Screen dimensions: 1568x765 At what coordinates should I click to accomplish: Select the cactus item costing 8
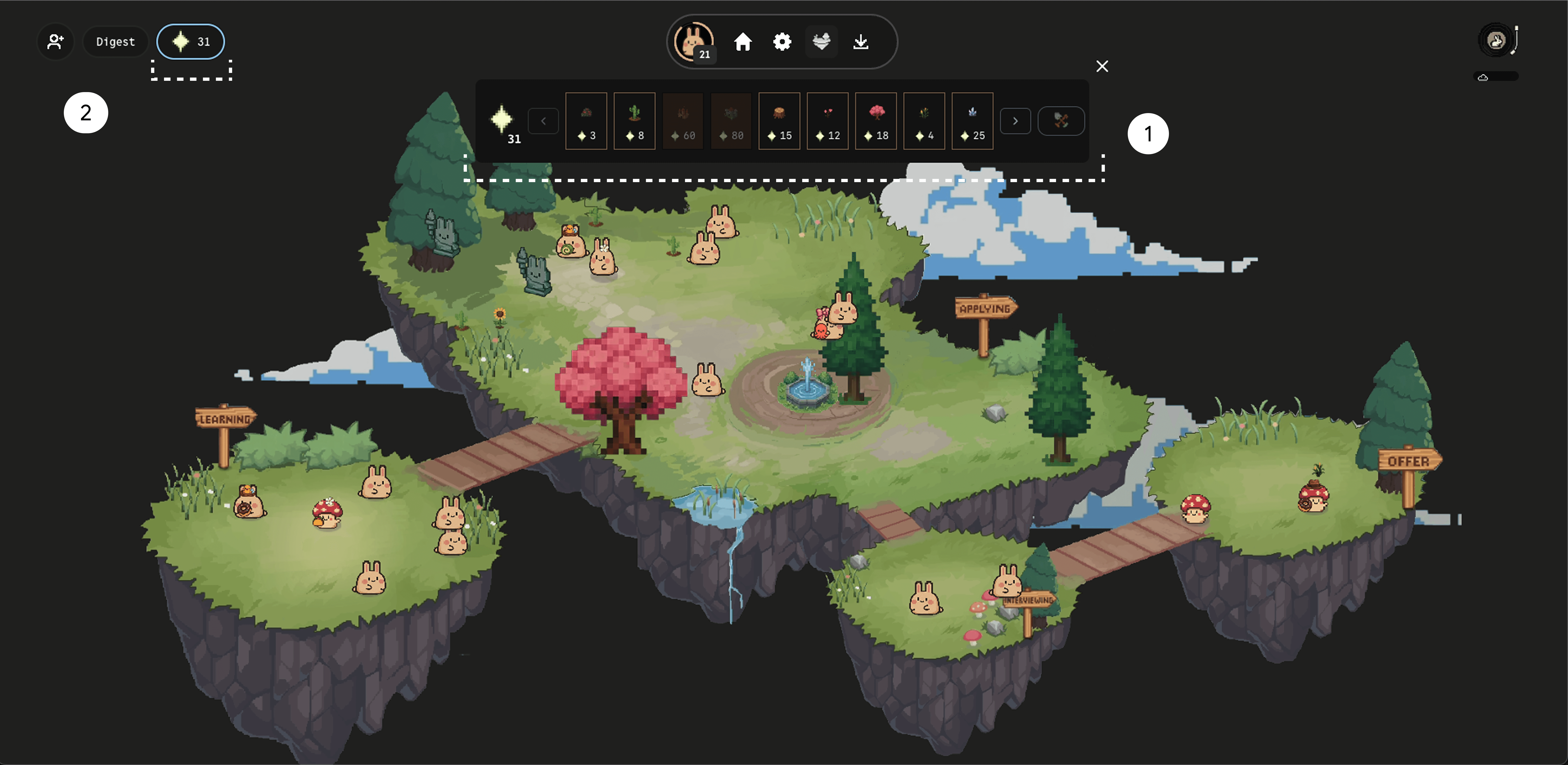pyautogui.click(x=634, y=121)
